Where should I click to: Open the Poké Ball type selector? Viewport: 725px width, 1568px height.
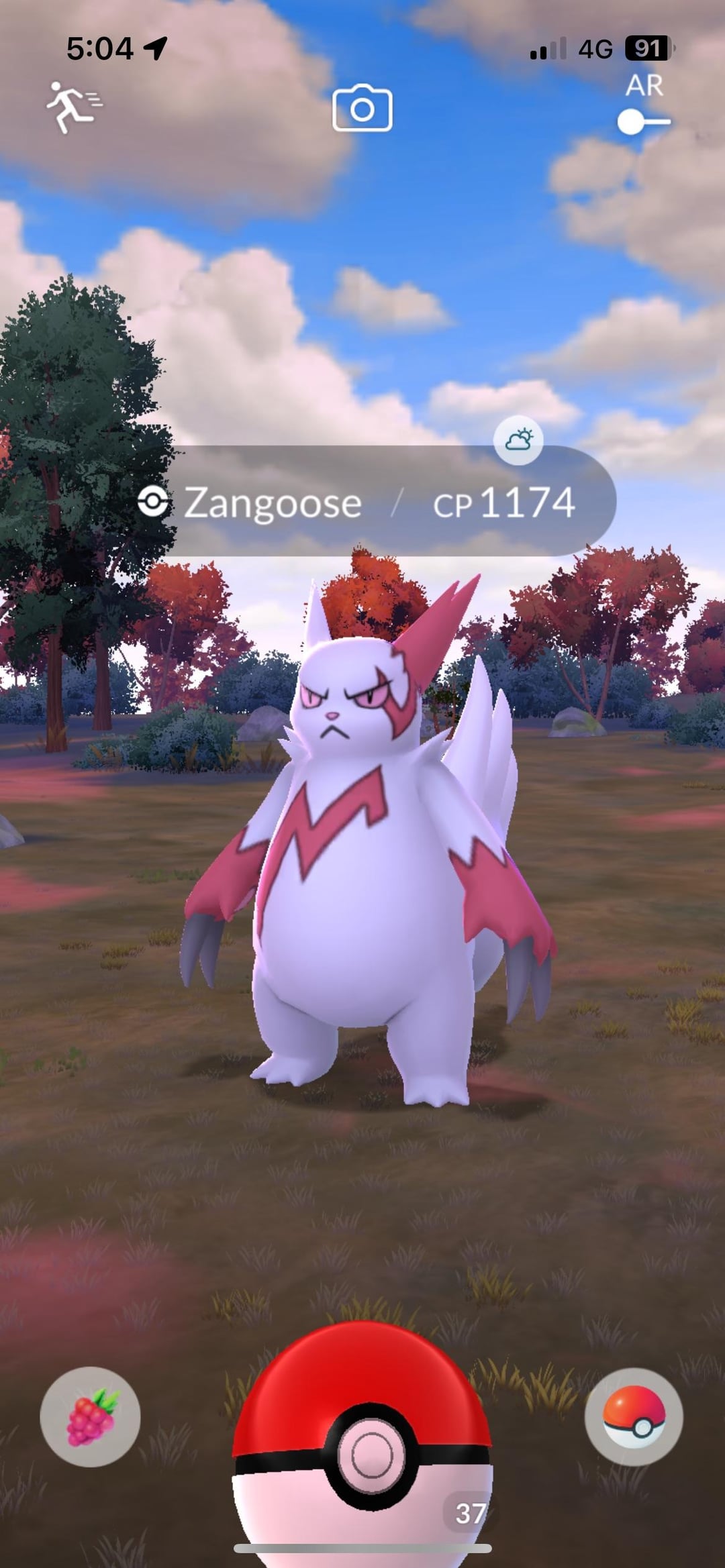coord(634,1416)
